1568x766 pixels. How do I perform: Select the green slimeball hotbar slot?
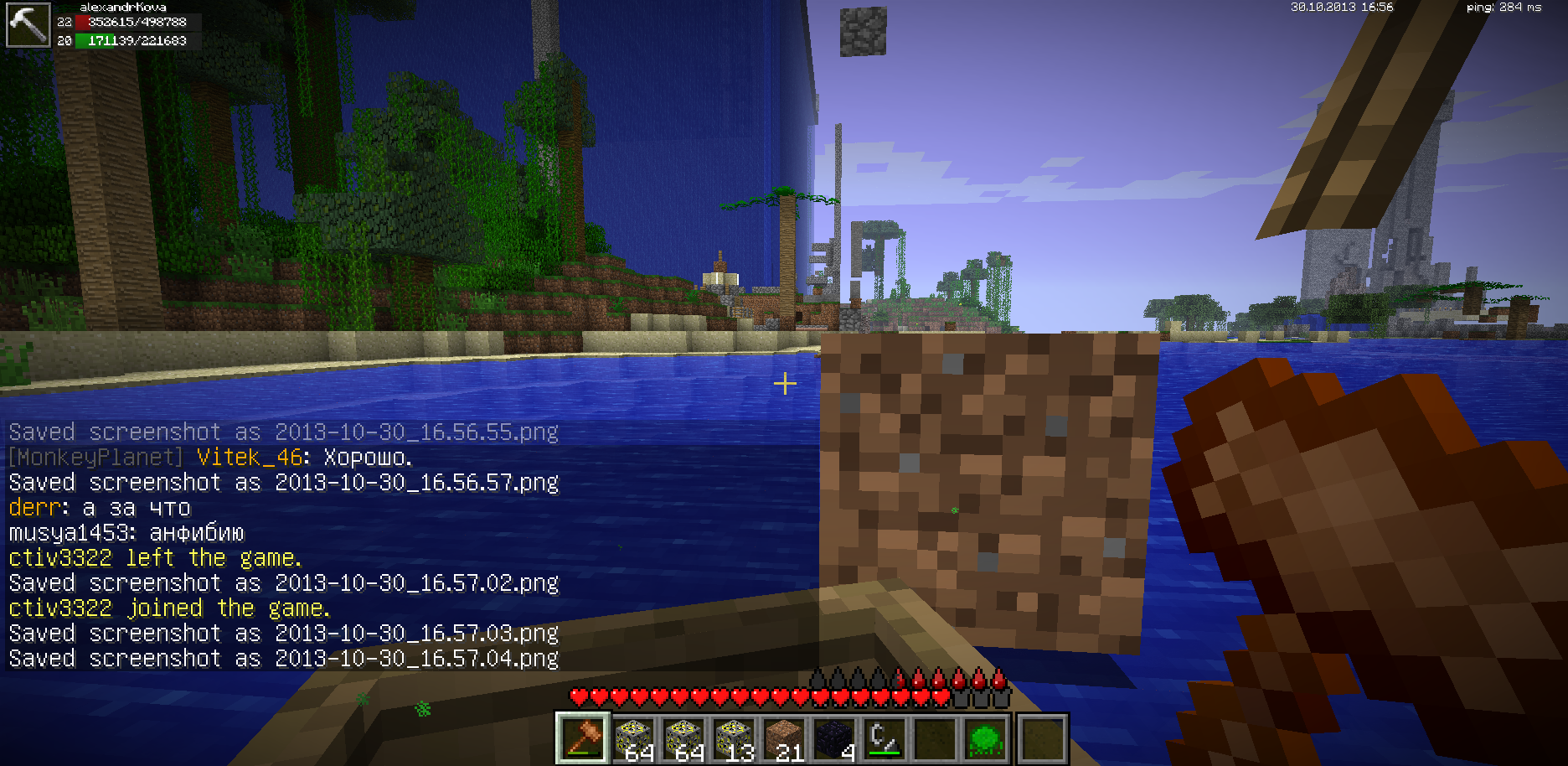pyautogui.click(x=985, y=738)
